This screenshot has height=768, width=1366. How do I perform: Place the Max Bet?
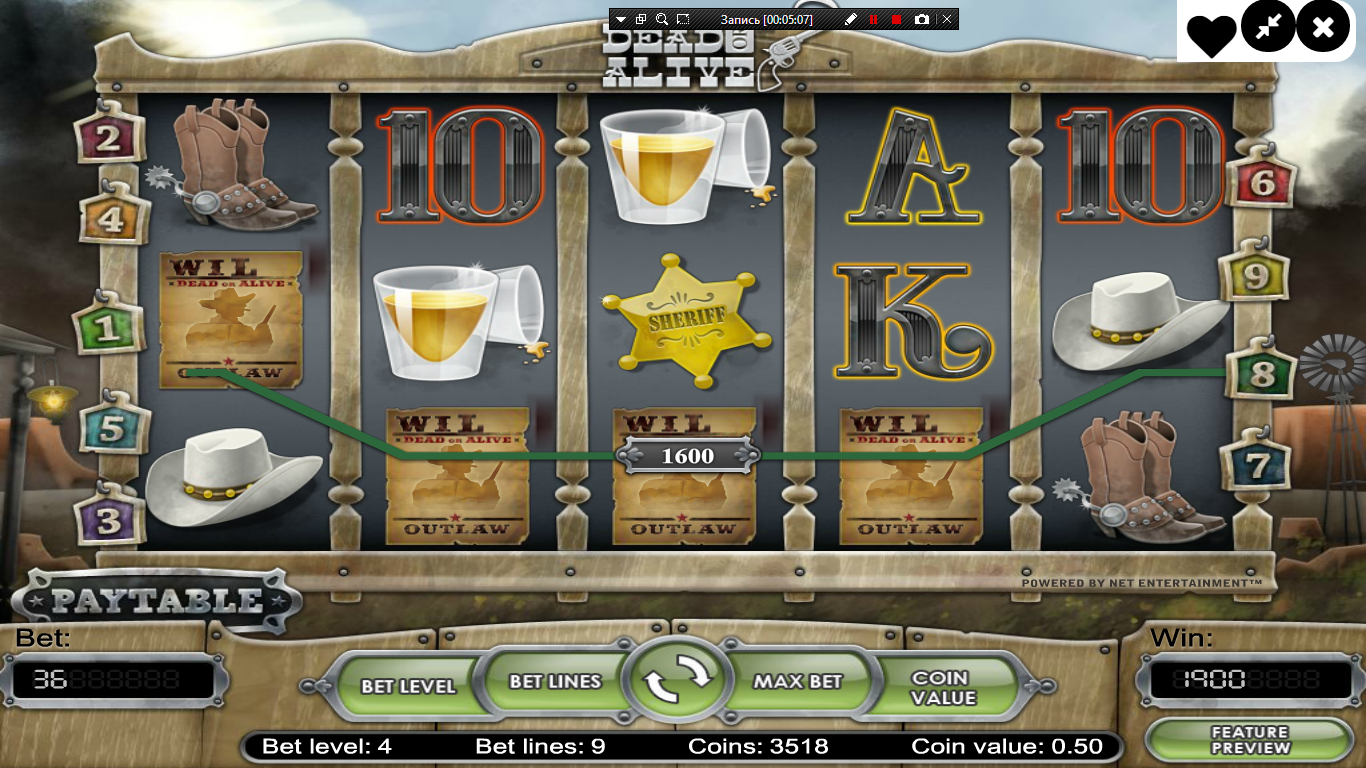[x=797, y=681]
